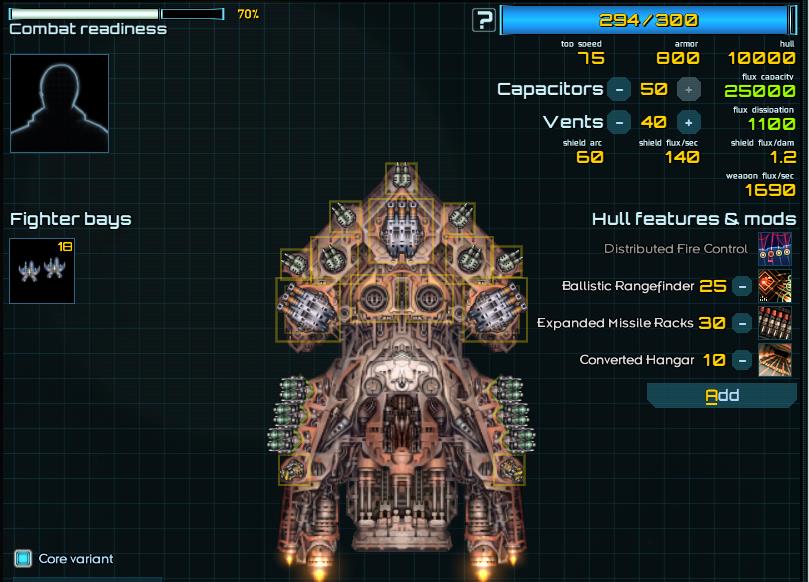Add a new hull mod
Image resolution: width=809 pixels, height=582 pixels.
722,395
